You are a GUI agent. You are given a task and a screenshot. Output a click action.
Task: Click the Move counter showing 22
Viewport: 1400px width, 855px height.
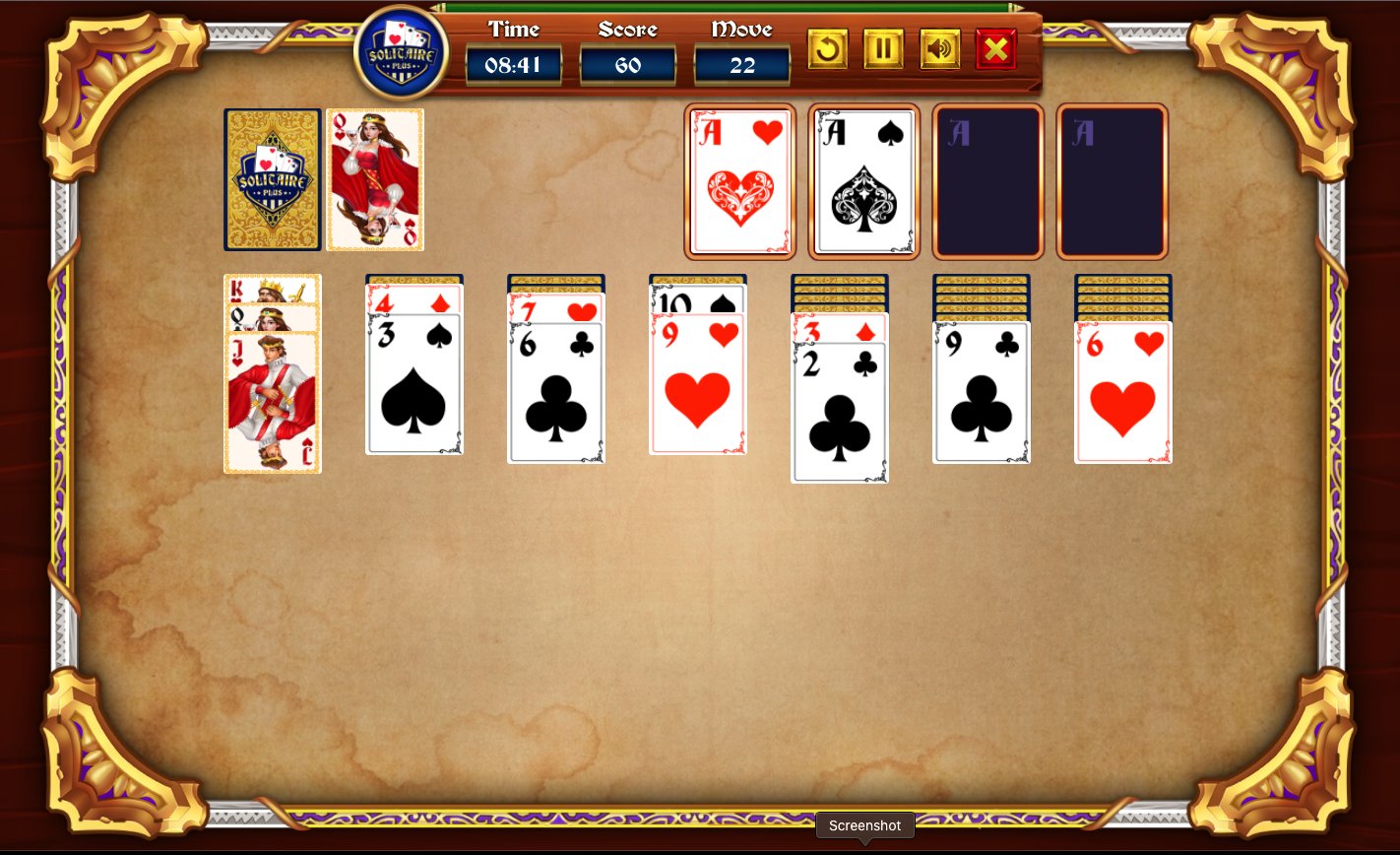coord(741,65)
